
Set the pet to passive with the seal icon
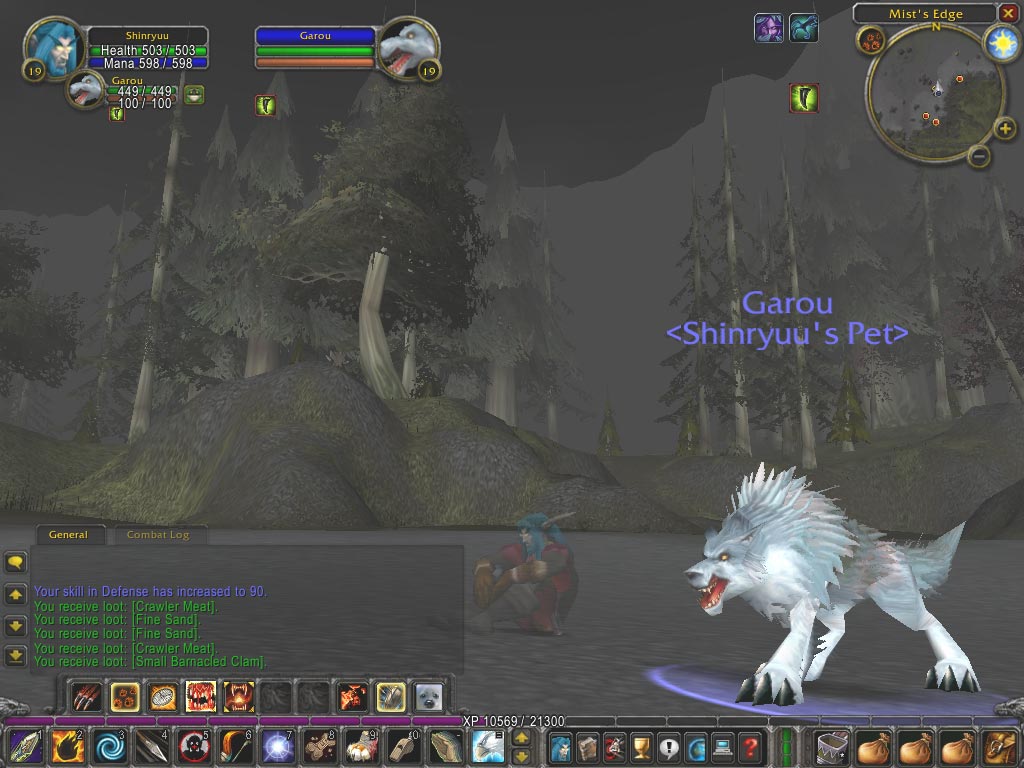click(428, 696)
